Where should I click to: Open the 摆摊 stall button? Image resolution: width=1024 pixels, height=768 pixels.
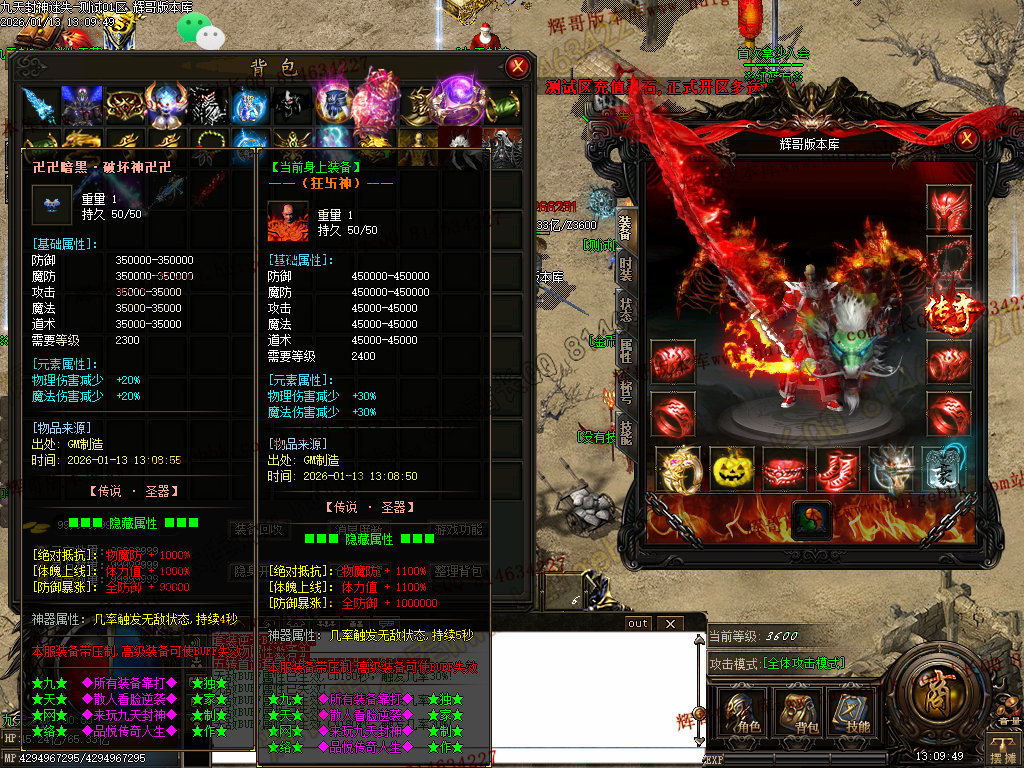(x=1001, y=746)
